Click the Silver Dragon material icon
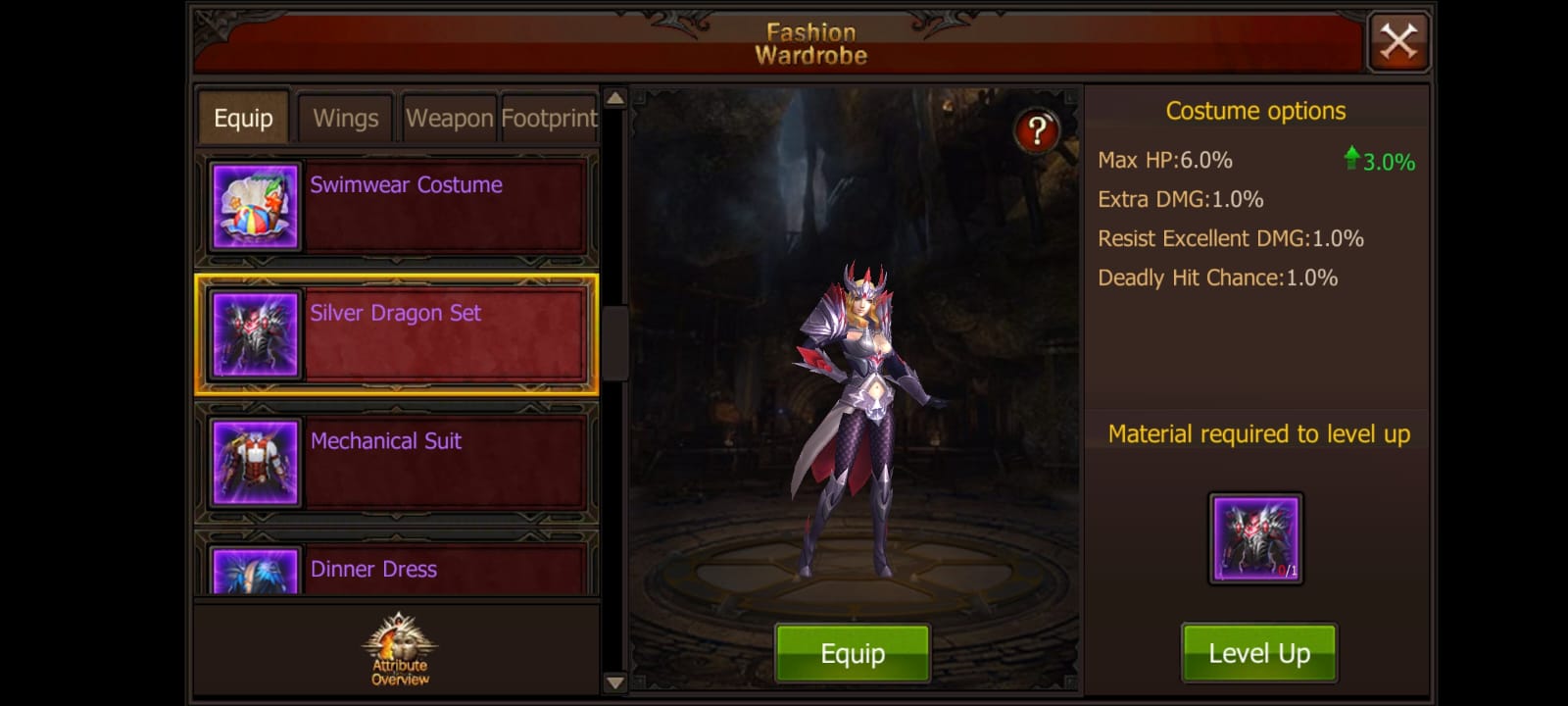Viewport: 1568px width, 706px height. pyautogui.click(x=1257, y=537)
